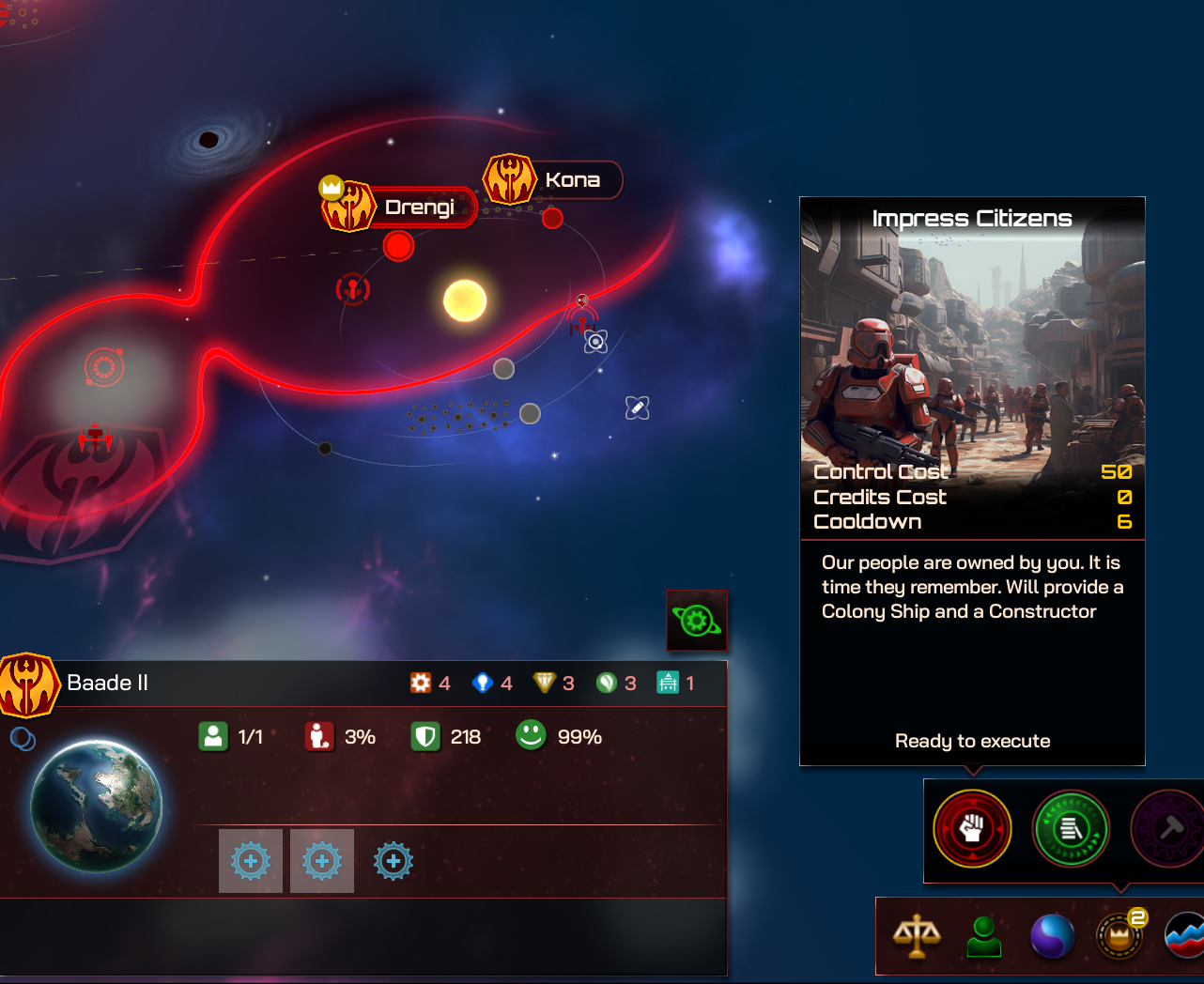
Task: Click the Ready to execute text
Action: point(972,741)
